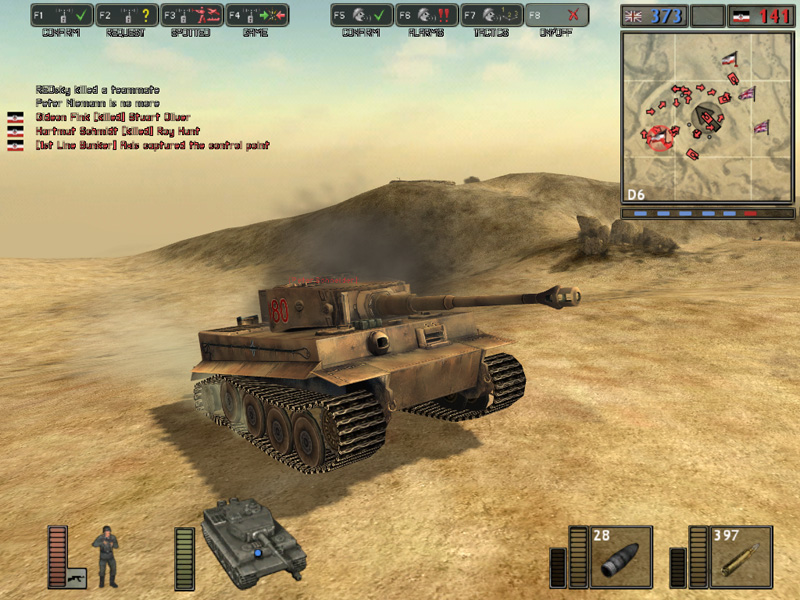Open the F1 Confirm radio menu
Viewport: 800px width, 600px height.
62,15
